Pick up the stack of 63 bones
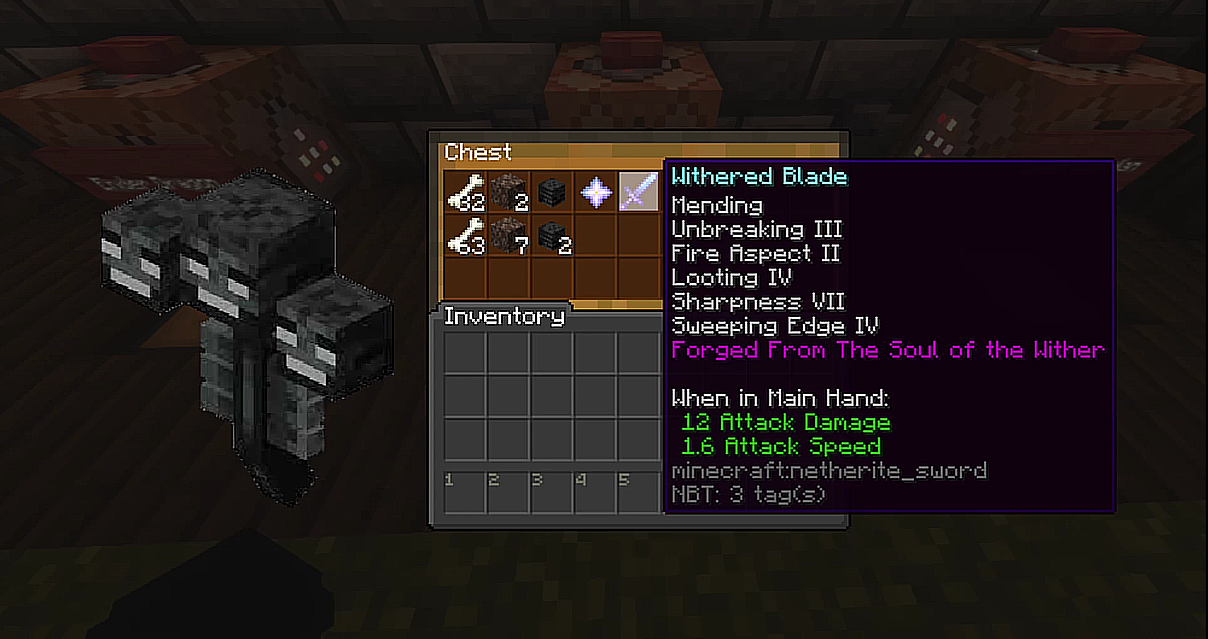The height and width of the screenshot is (639, 1208). pyautogui.click(x=465, y=236)
